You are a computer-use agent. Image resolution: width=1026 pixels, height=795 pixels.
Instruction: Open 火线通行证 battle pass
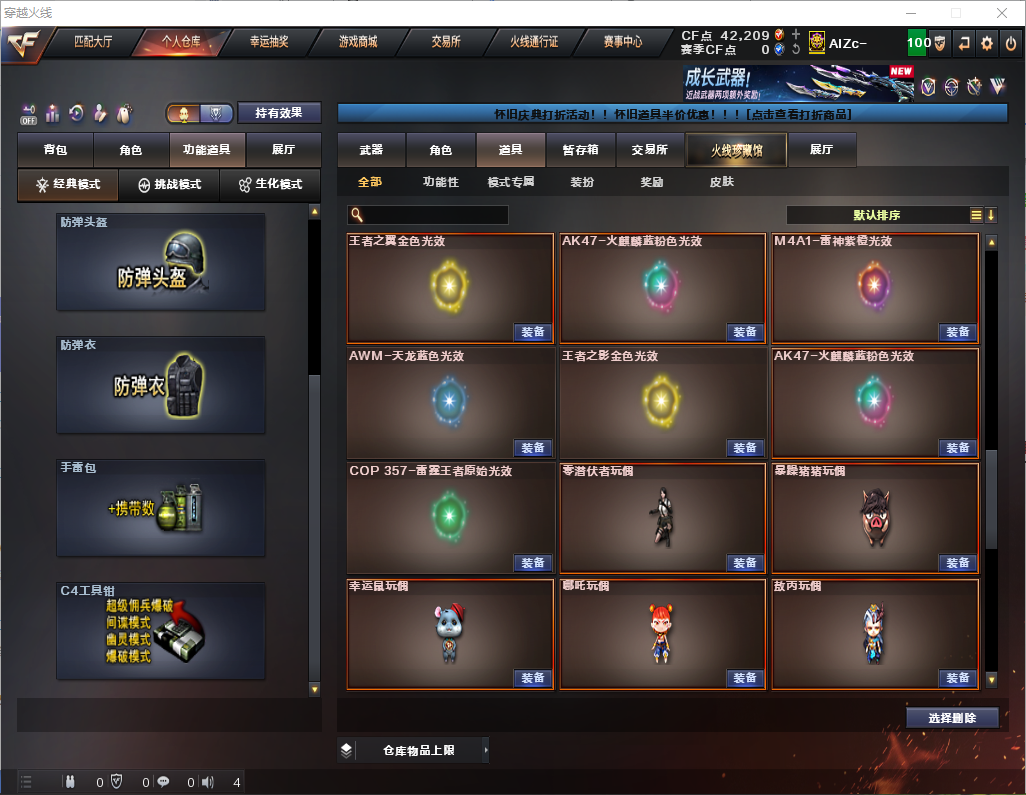coord(534,42)
